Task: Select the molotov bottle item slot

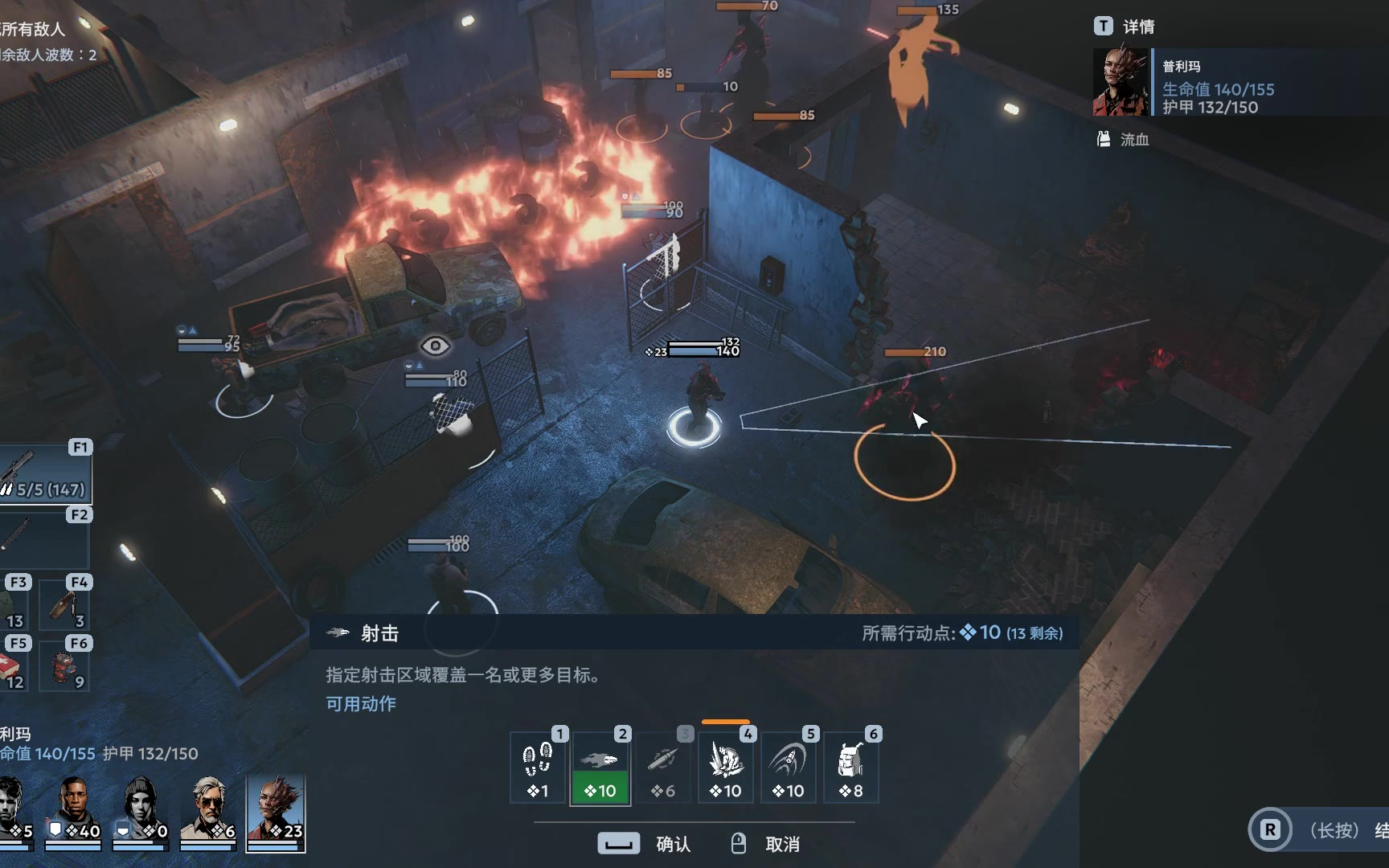Action: click(66, 604)
